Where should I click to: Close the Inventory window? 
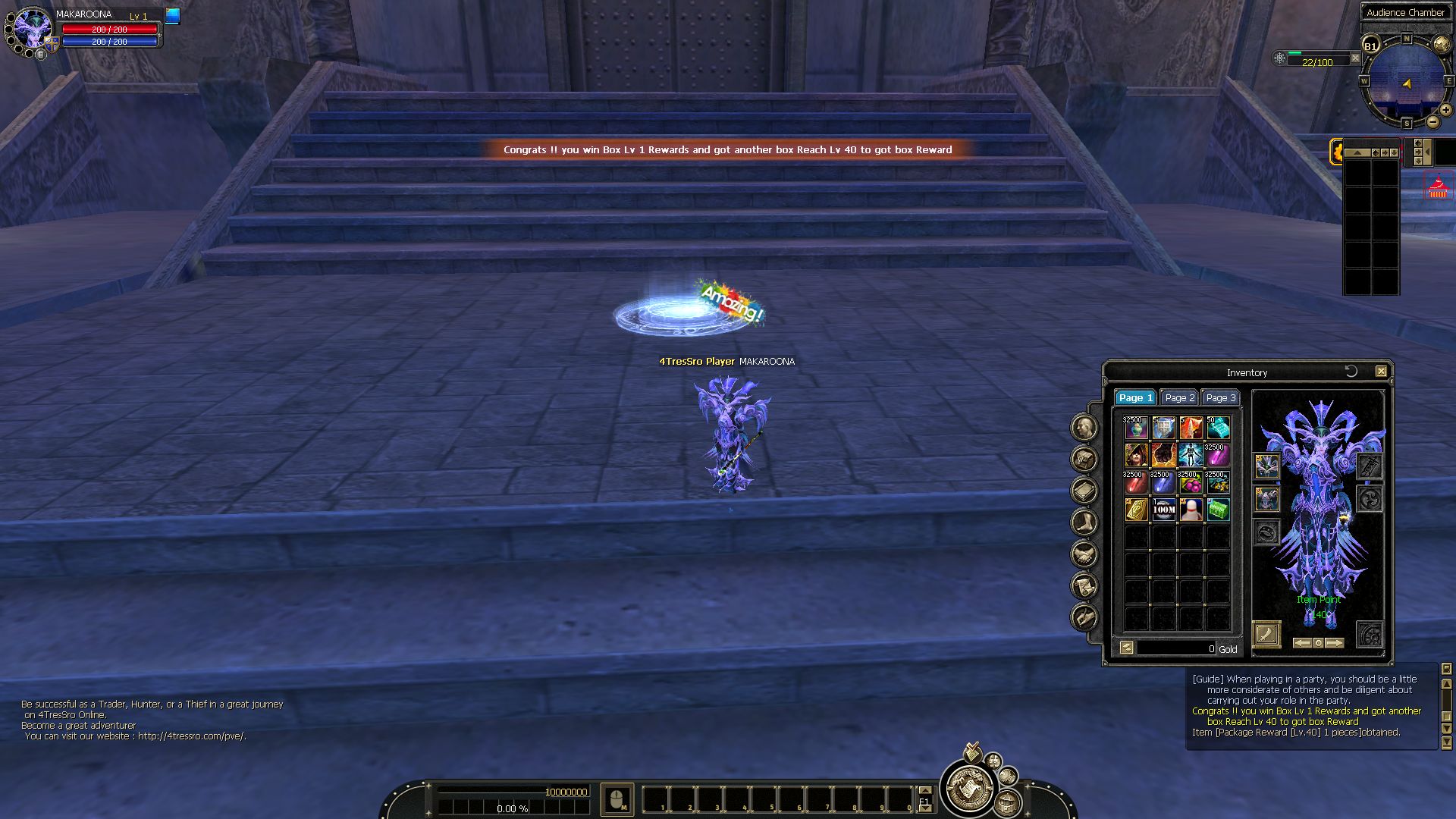(x=1381, y=372)
